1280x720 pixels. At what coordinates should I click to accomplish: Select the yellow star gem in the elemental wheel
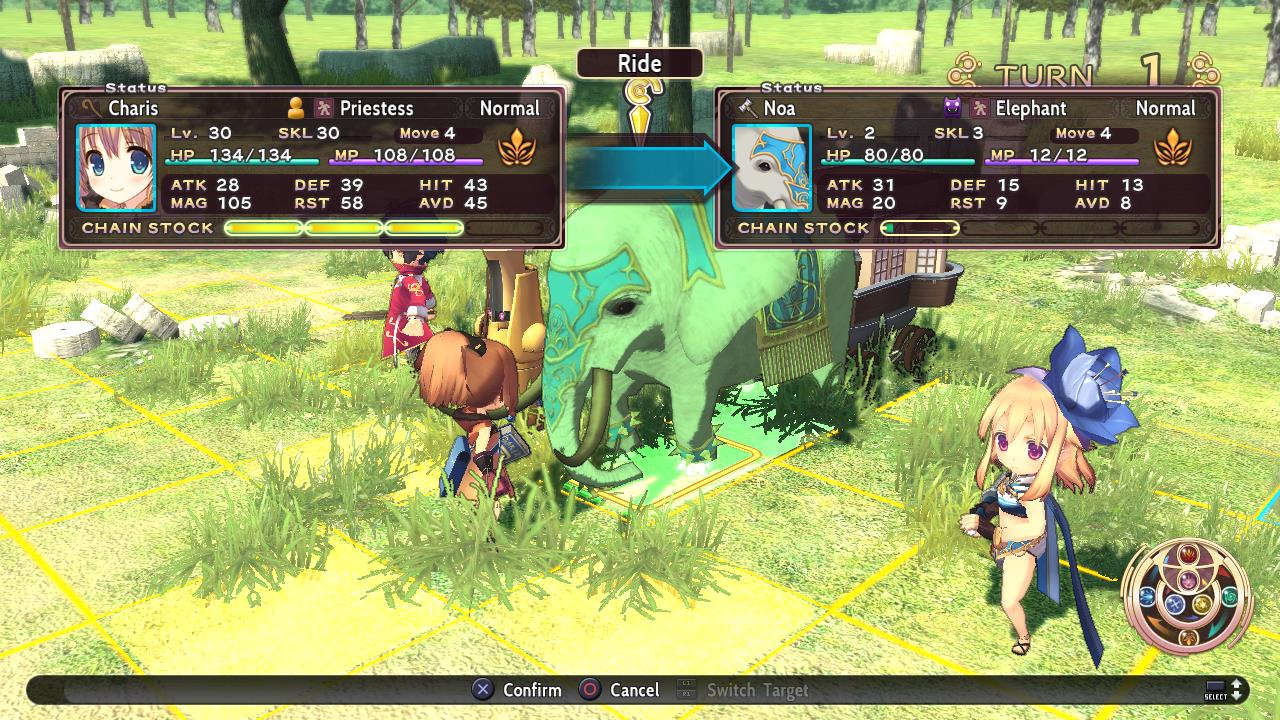point(1201,604)
